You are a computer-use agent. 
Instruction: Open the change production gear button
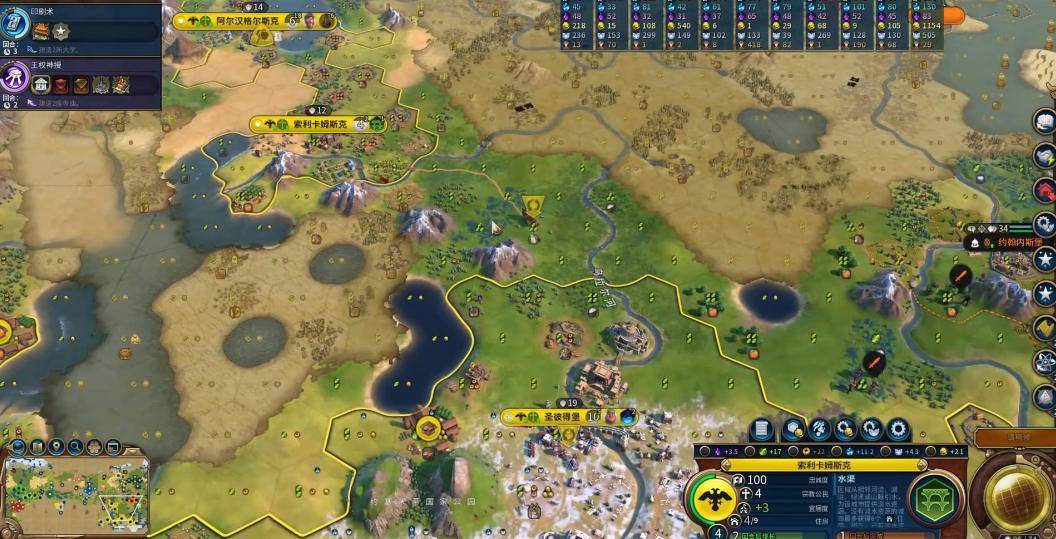[898, 430]
